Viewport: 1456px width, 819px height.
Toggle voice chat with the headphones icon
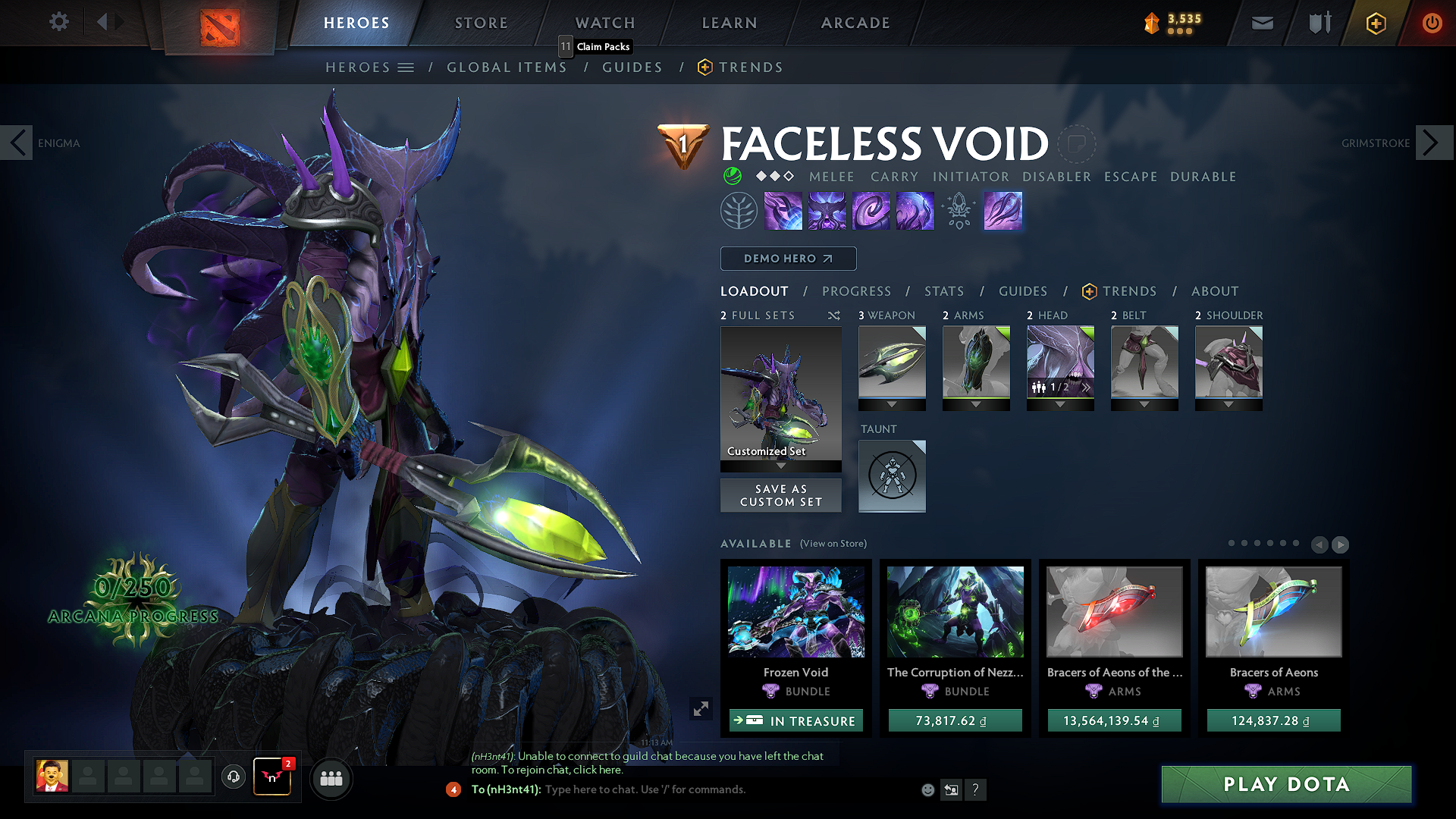coord(233,778)
